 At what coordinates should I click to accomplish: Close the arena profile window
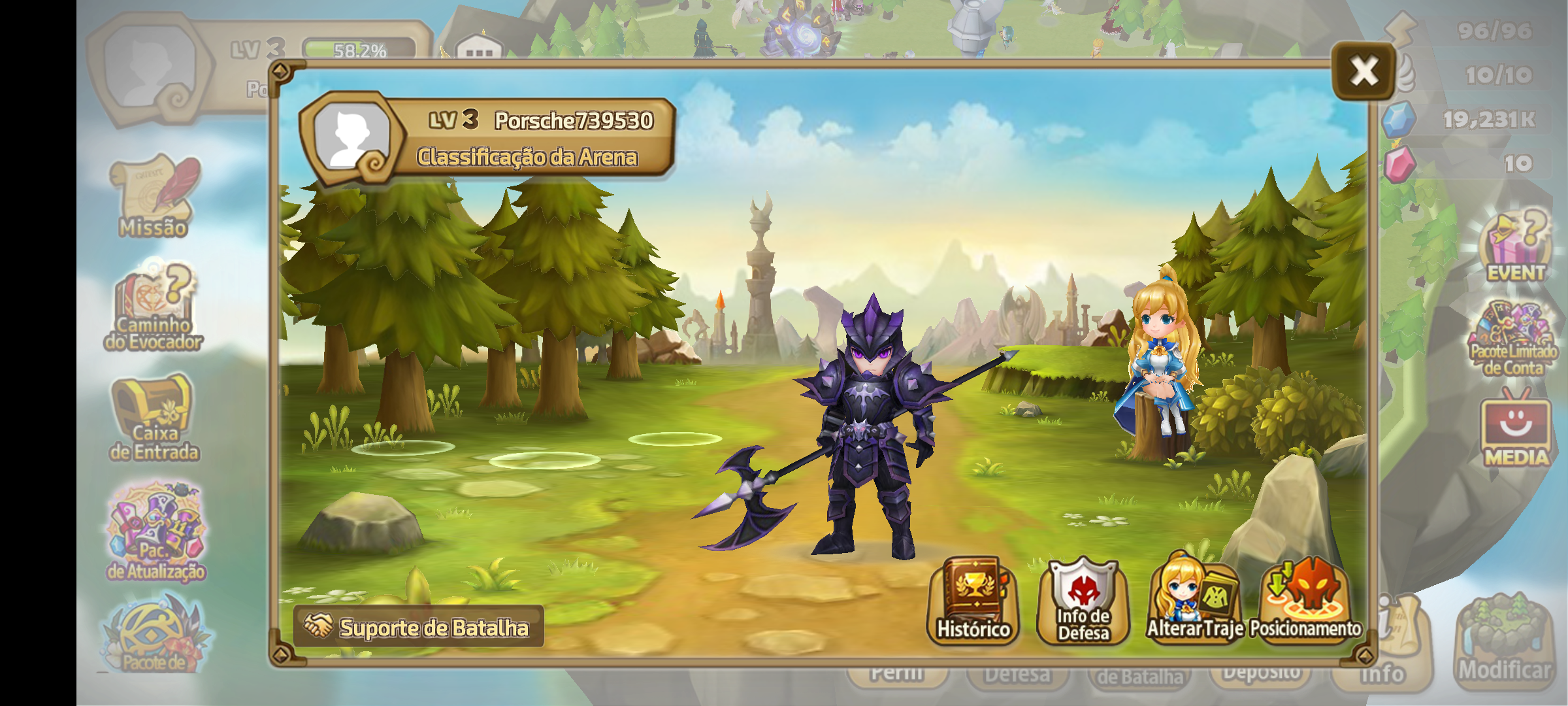tap(1364, 71)
